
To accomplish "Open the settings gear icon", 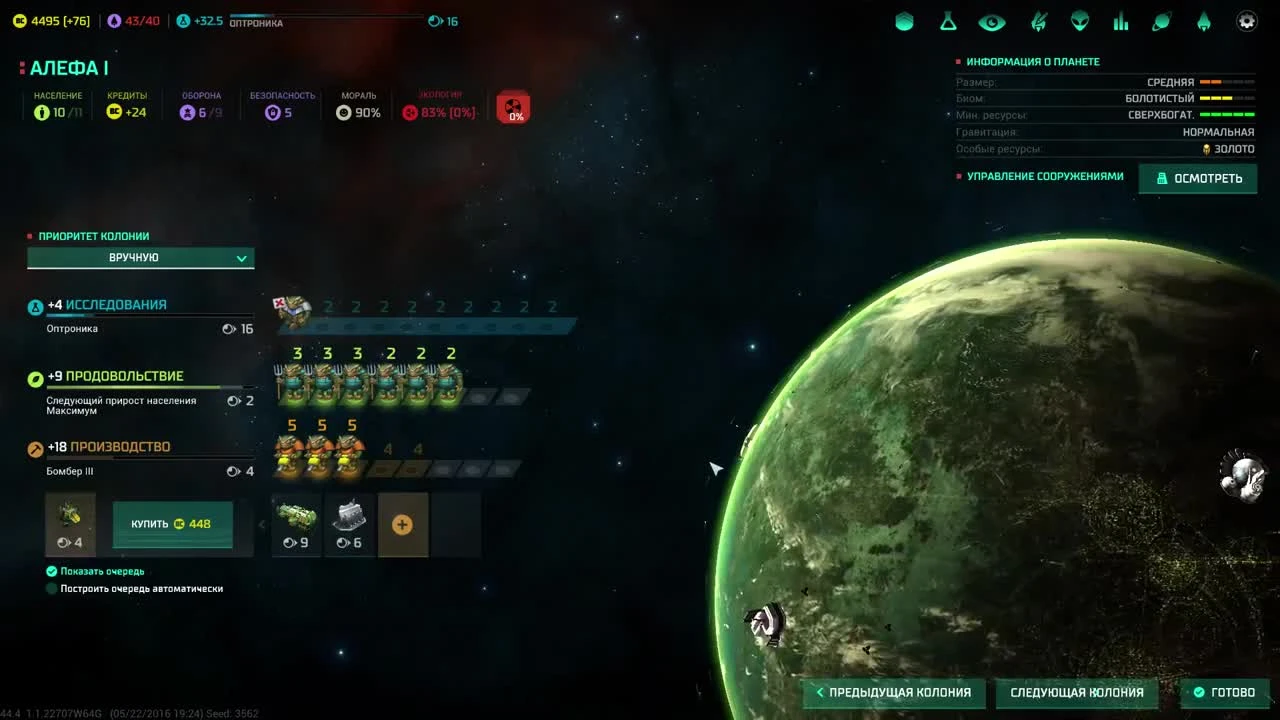I will 1246,21.
